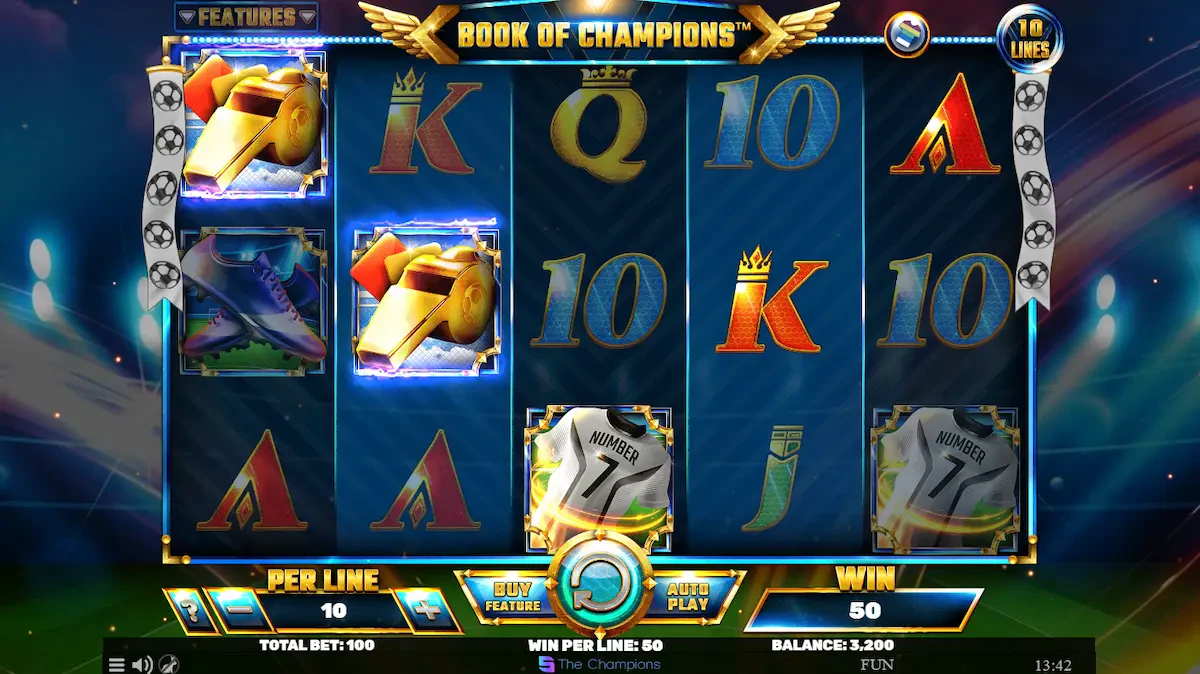The image size is (1200, 674).
Task: Click the 10 Lines badge
Action: point(1029,39)
